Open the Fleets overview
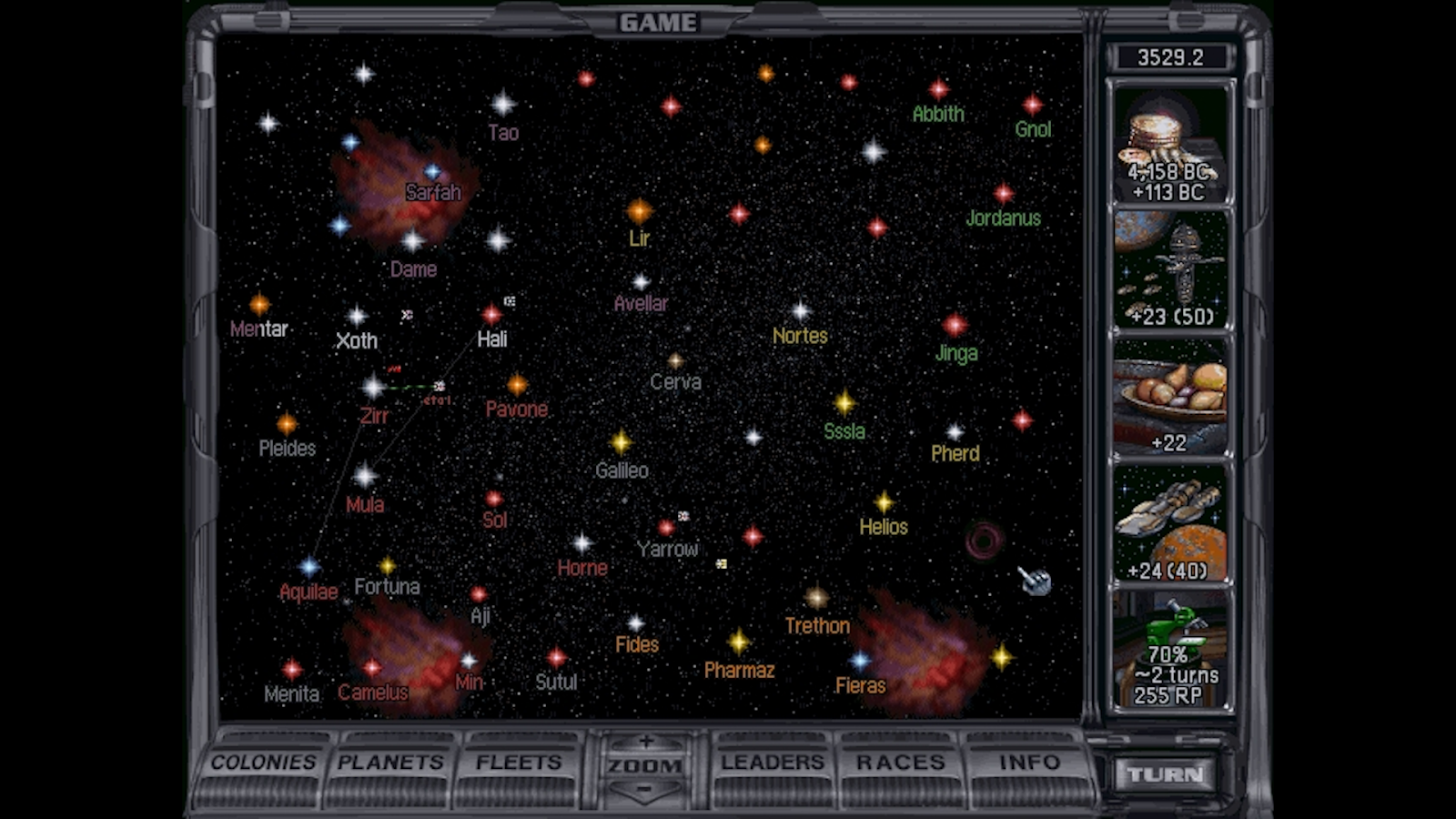Image resolution: width=1456 pixels, height=819 pixels. (519, 763)
